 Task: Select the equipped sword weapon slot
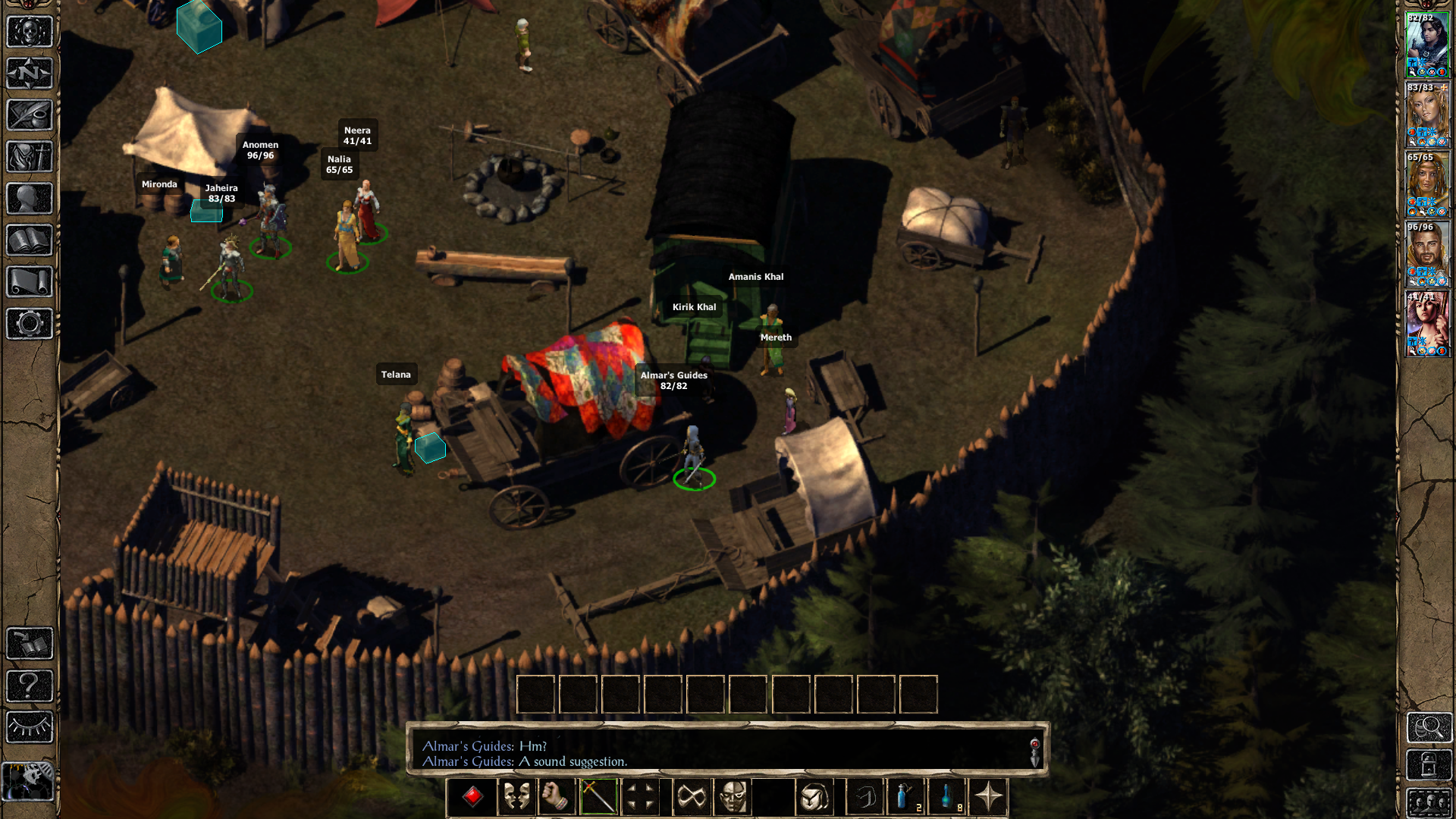598,797
